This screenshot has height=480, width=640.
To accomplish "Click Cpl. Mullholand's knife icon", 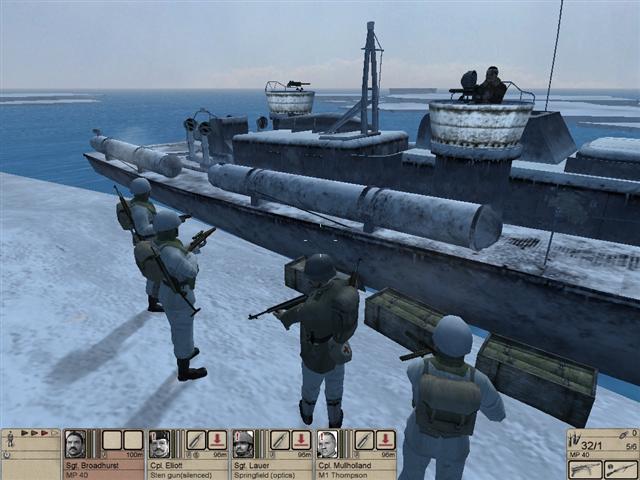I will coord(363,440).
